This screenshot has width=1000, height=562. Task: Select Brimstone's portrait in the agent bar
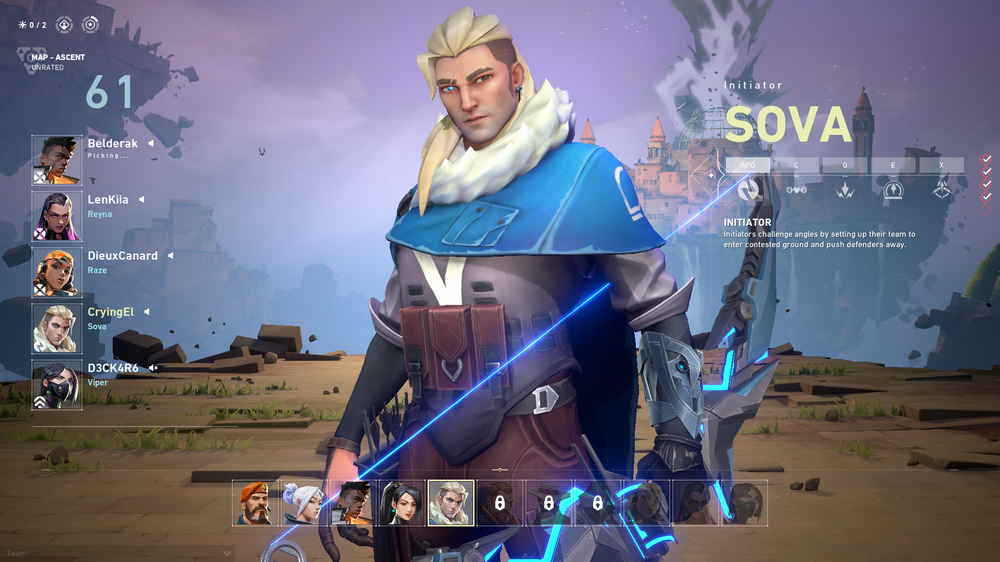[x=253, y=503]
